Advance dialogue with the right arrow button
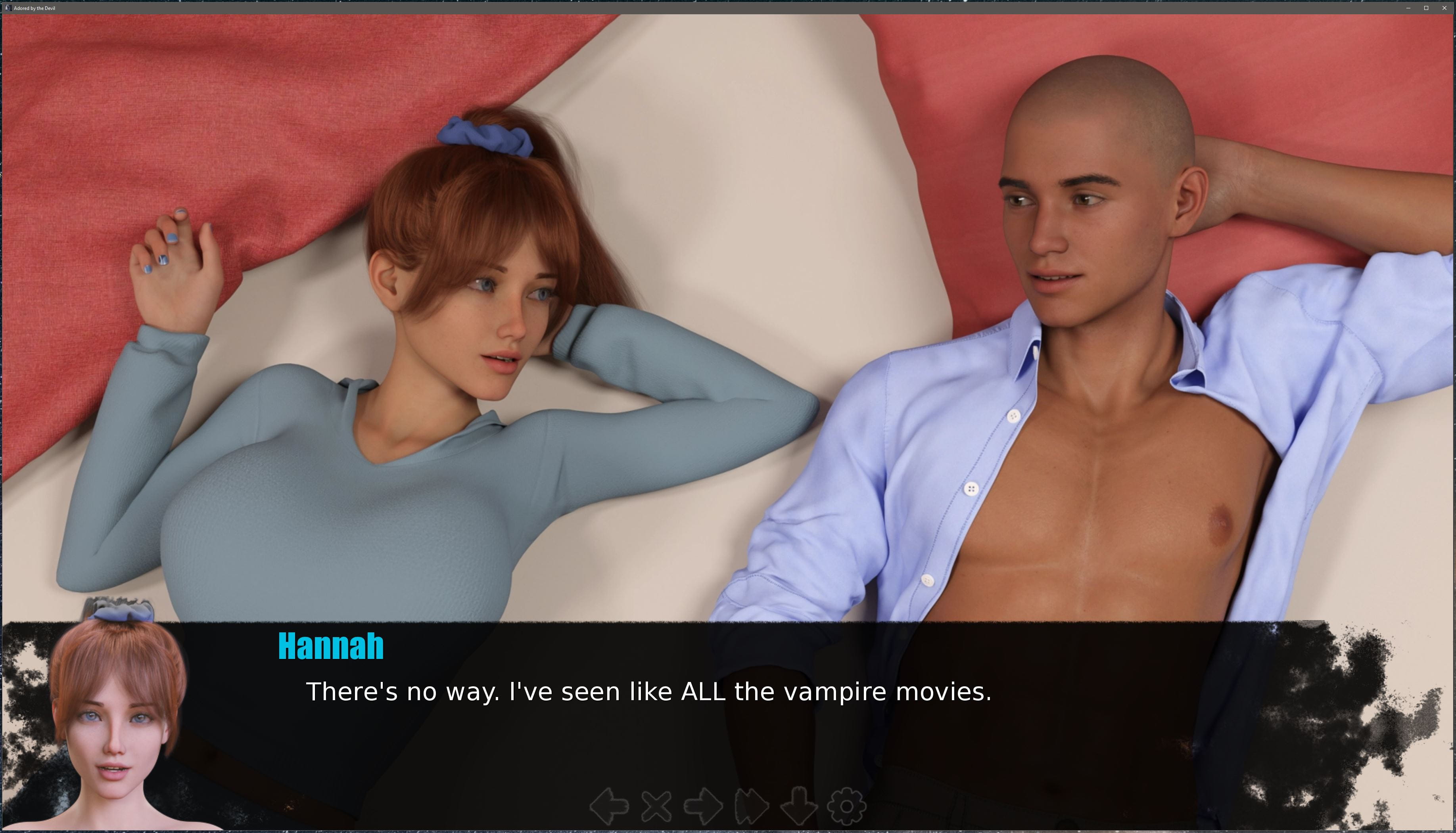The image size is (1456, 833). pyautogui.click(x=703, y=807)
